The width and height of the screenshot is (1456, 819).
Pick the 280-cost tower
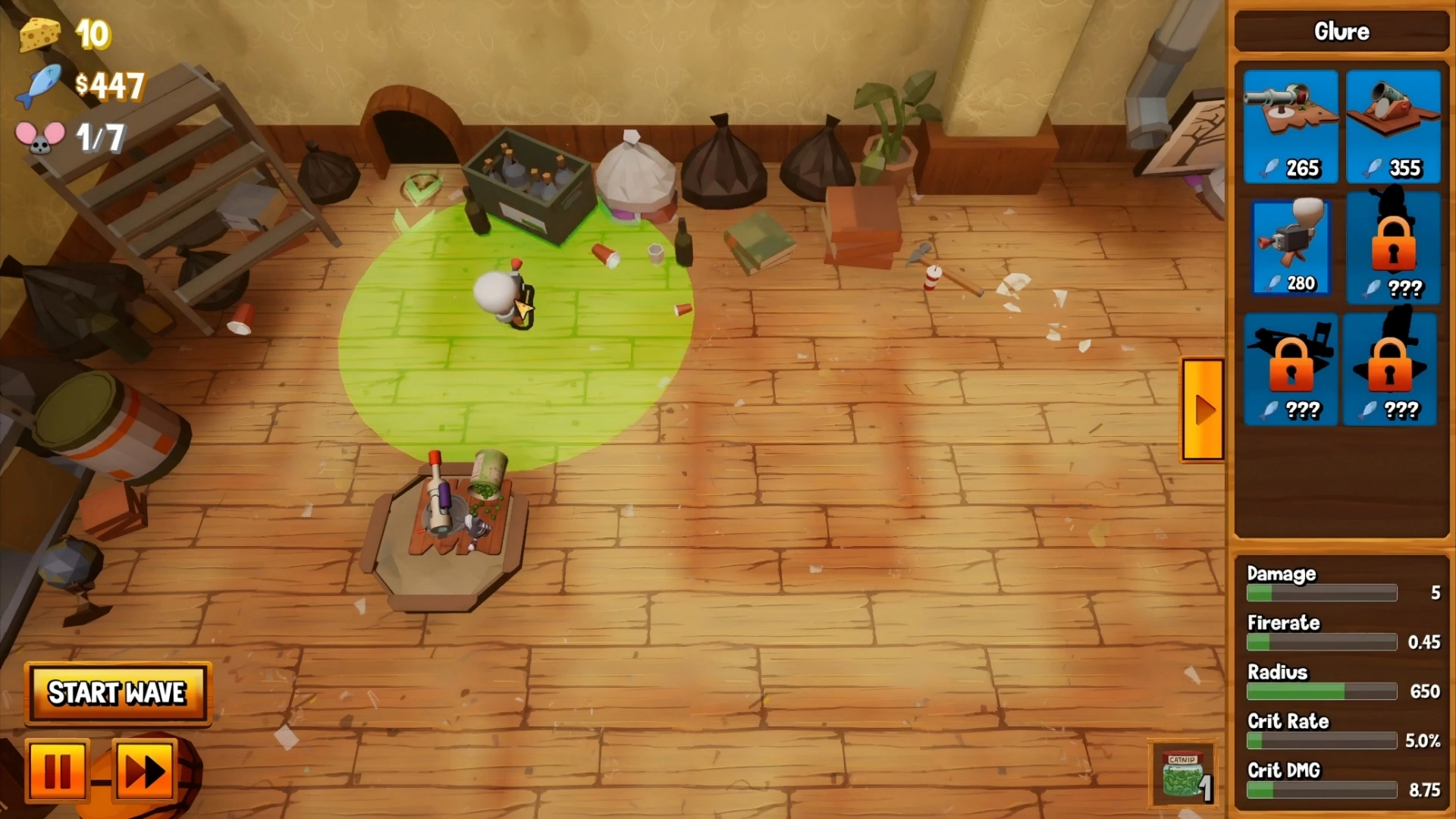coord(1290,247)
